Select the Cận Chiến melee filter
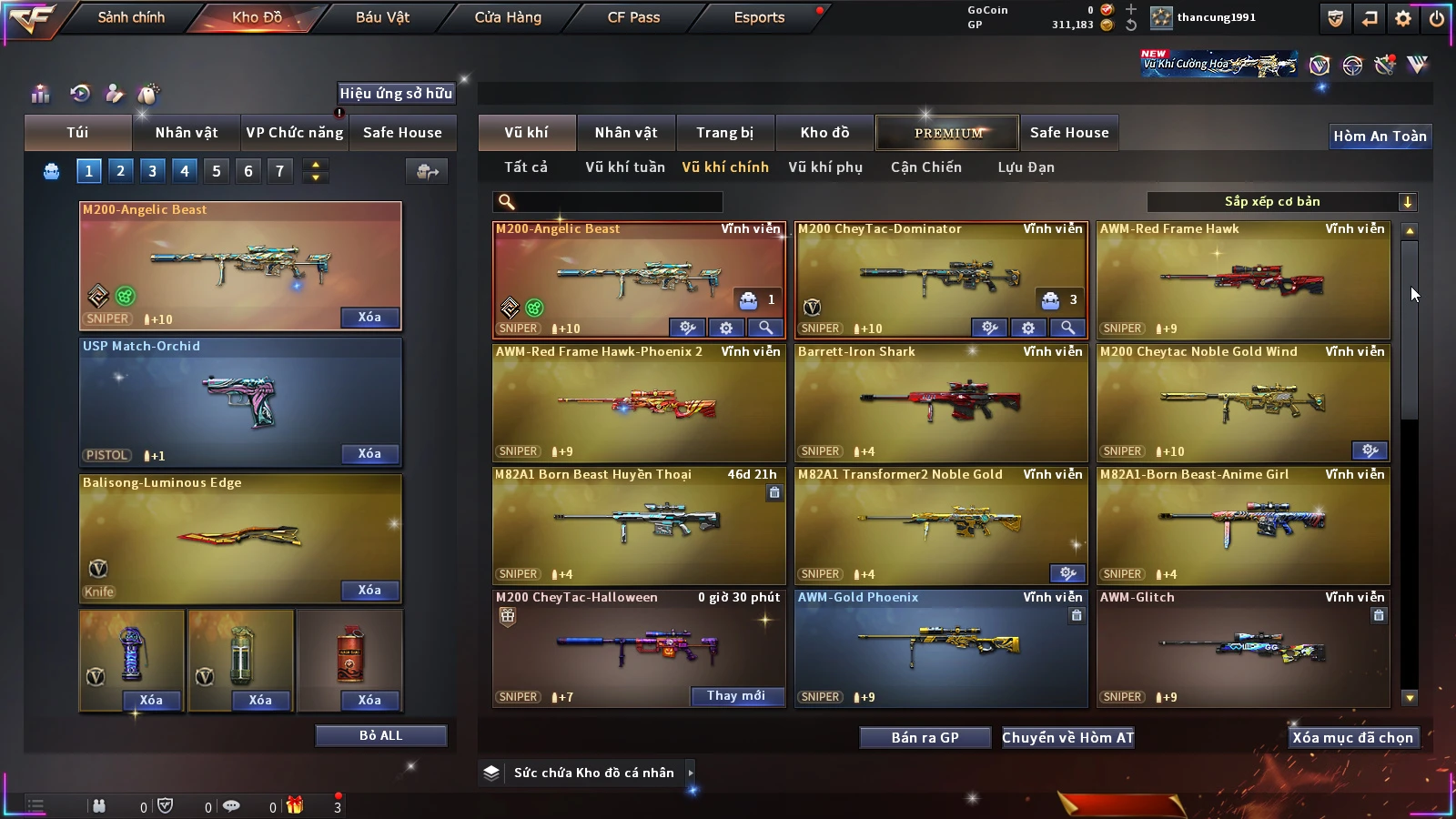 tap(925, 167)
